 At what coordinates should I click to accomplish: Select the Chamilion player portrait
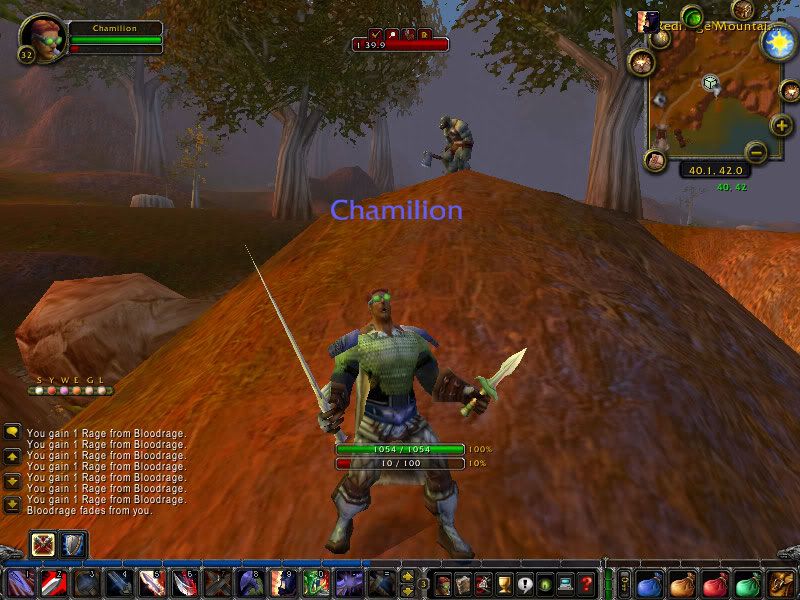(40, 37)
